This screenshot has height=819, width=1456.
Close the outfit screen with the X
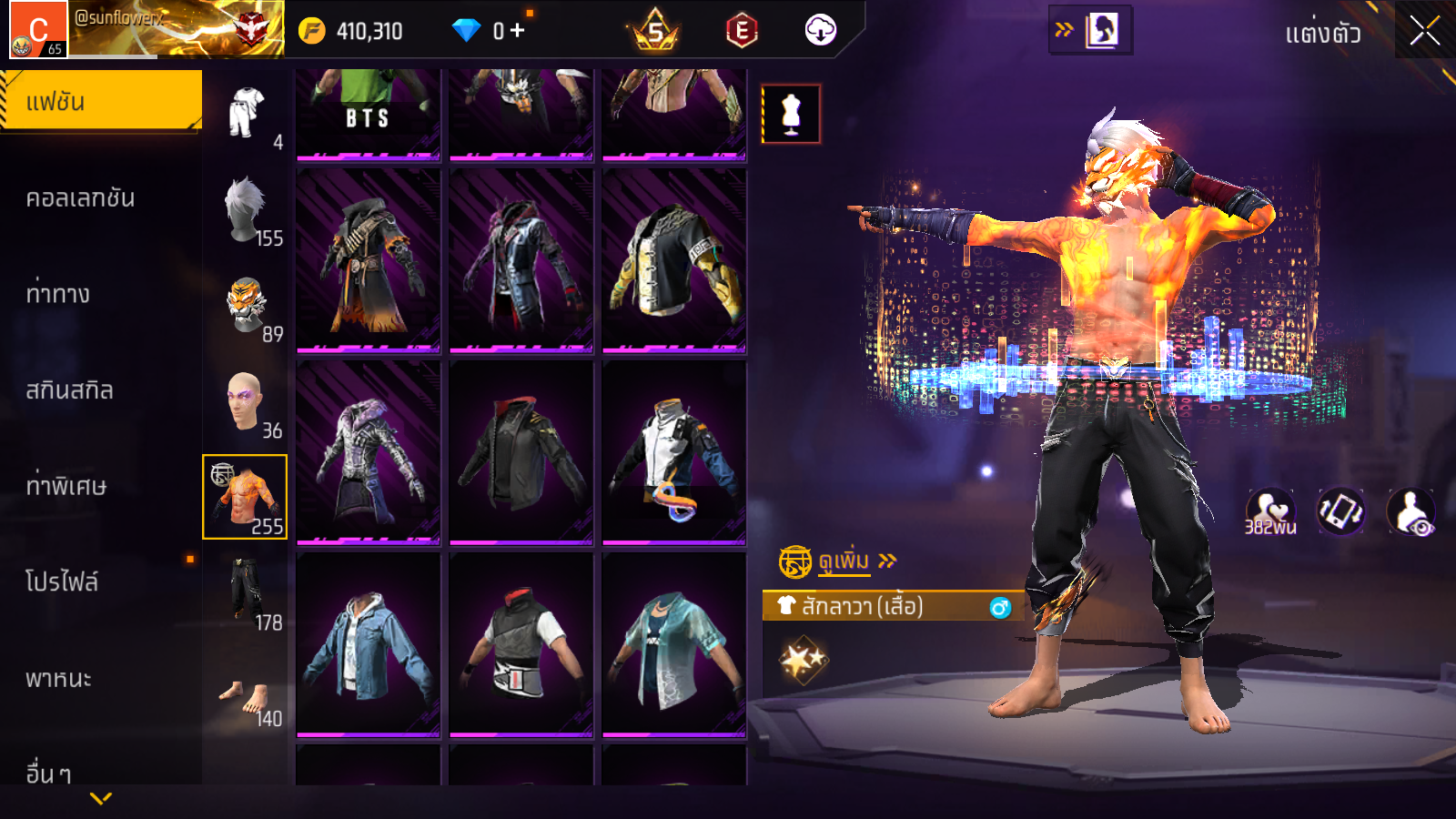pos(1424,31)
